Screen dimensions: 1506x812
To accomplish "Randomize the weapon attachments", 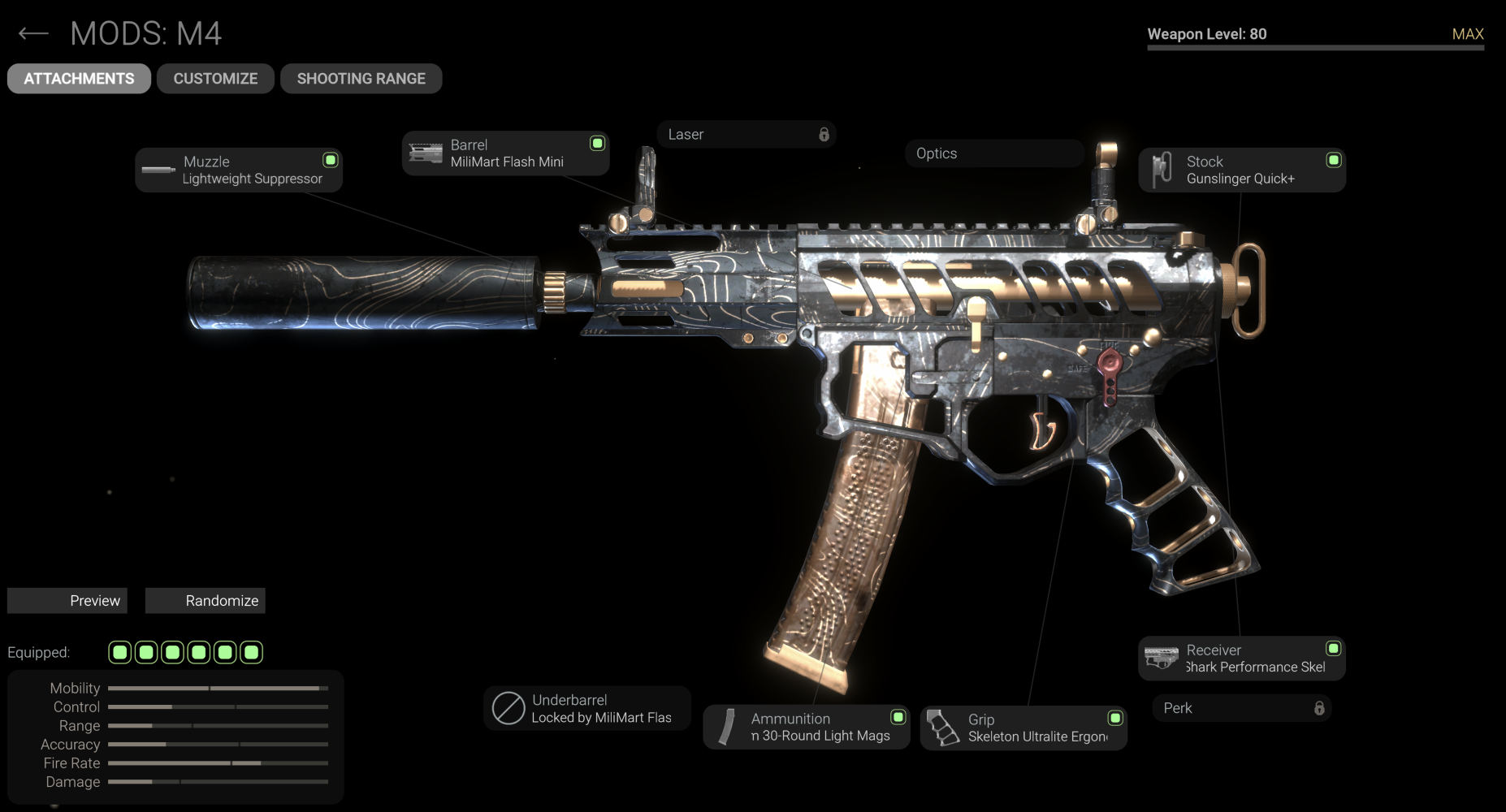I will point(205,601).
